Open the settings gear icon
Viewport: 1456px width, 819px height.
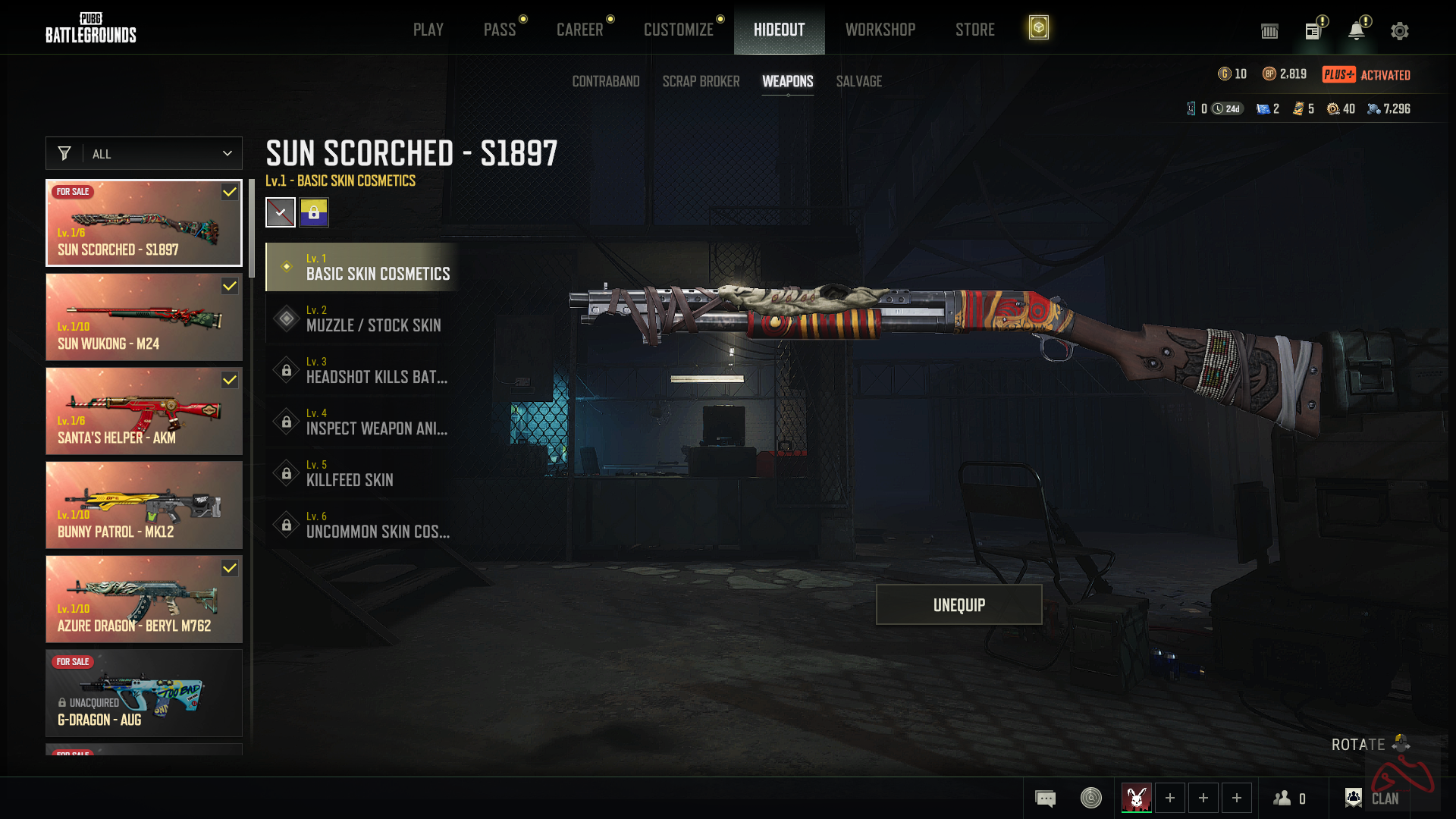(x=1399, y=31)
